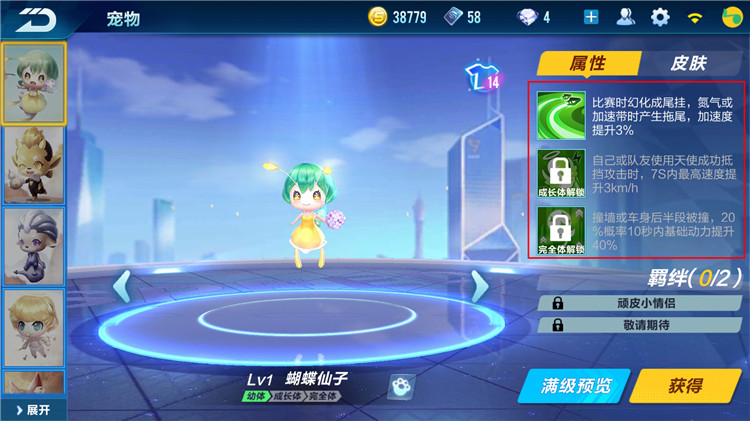Viewport: 750px width, 421px height.
Task: Tap the blue plus button to add diamonds
Action: click(x=591, y=17)
